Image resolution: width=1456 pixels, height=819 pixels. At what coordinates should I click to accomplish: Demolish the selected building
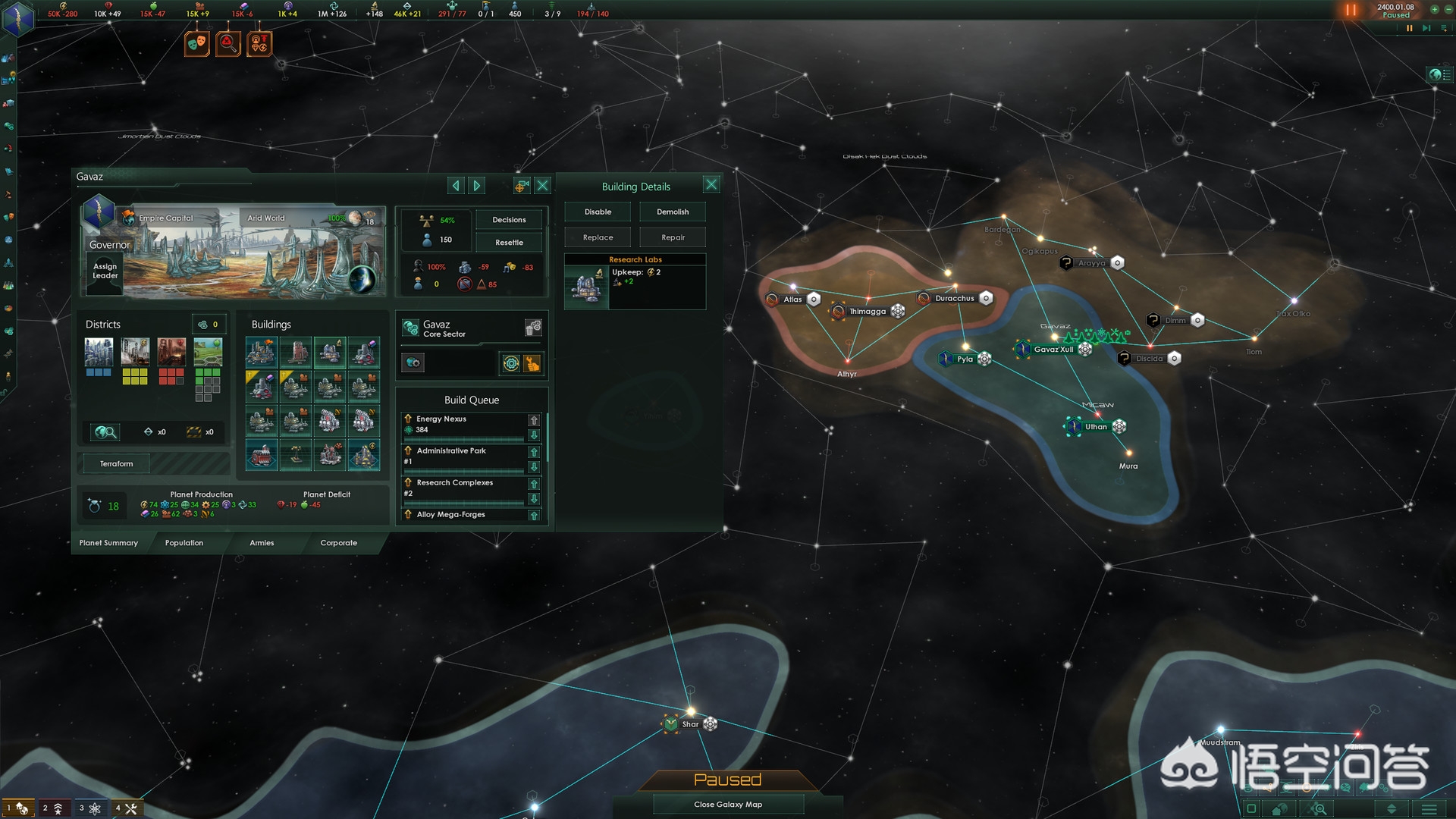(x=673, y=212)
